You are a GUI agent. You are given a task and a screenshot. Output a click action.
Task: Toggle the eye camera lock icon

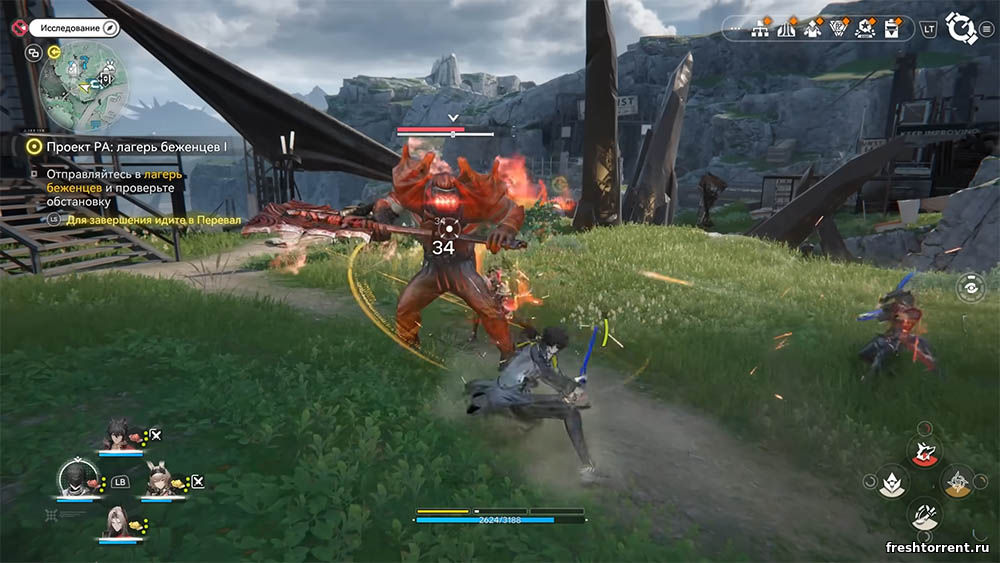coord(968,288)
